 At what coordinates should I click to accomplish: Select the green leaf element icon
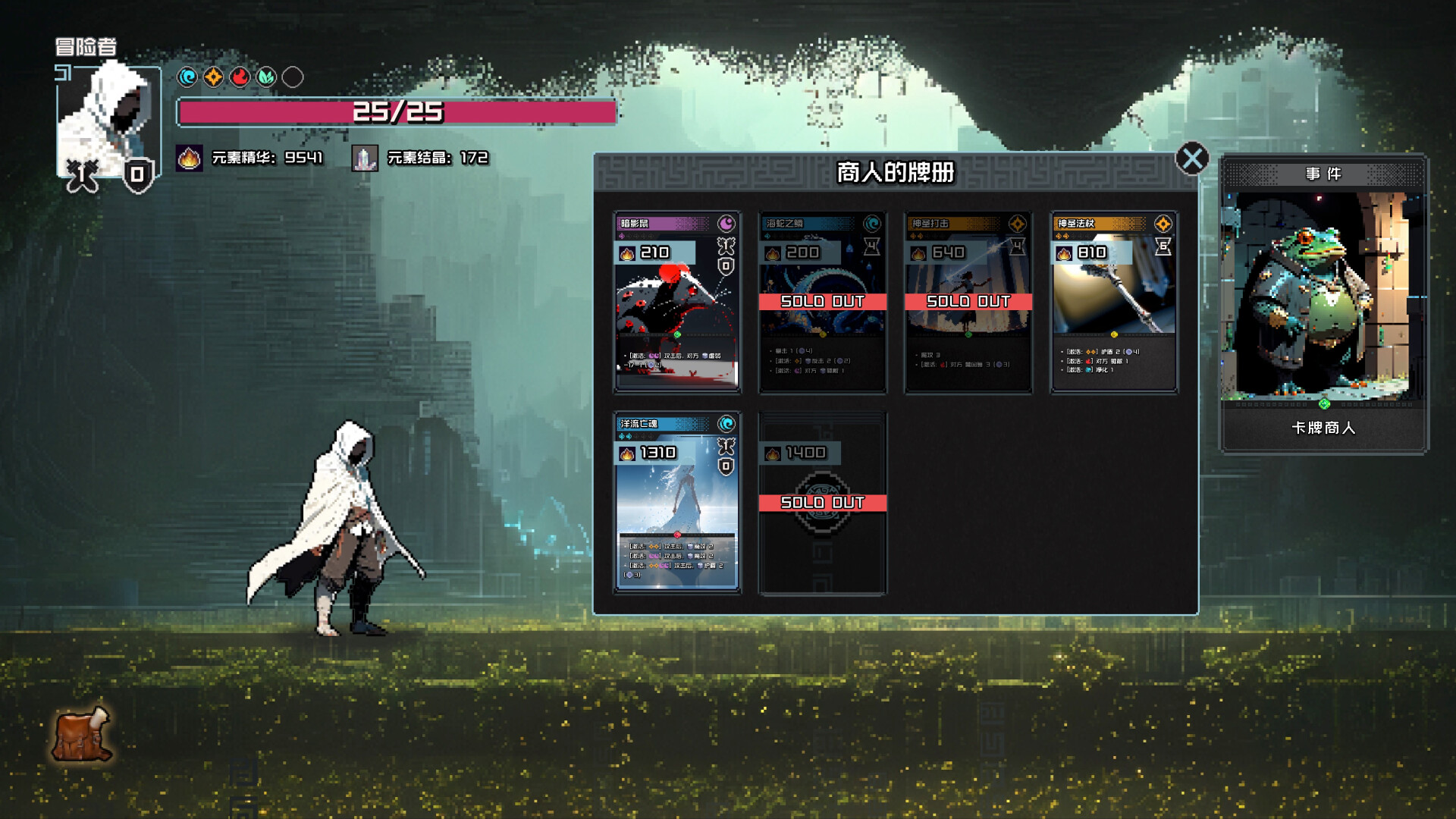click(x=266, y=77)
